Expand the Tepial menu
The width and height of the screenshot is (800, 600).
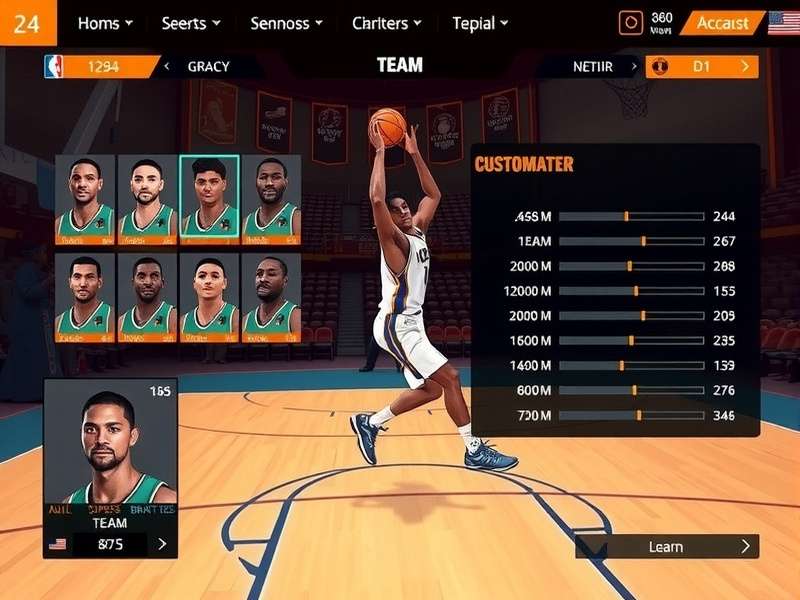tap(480, 23)
